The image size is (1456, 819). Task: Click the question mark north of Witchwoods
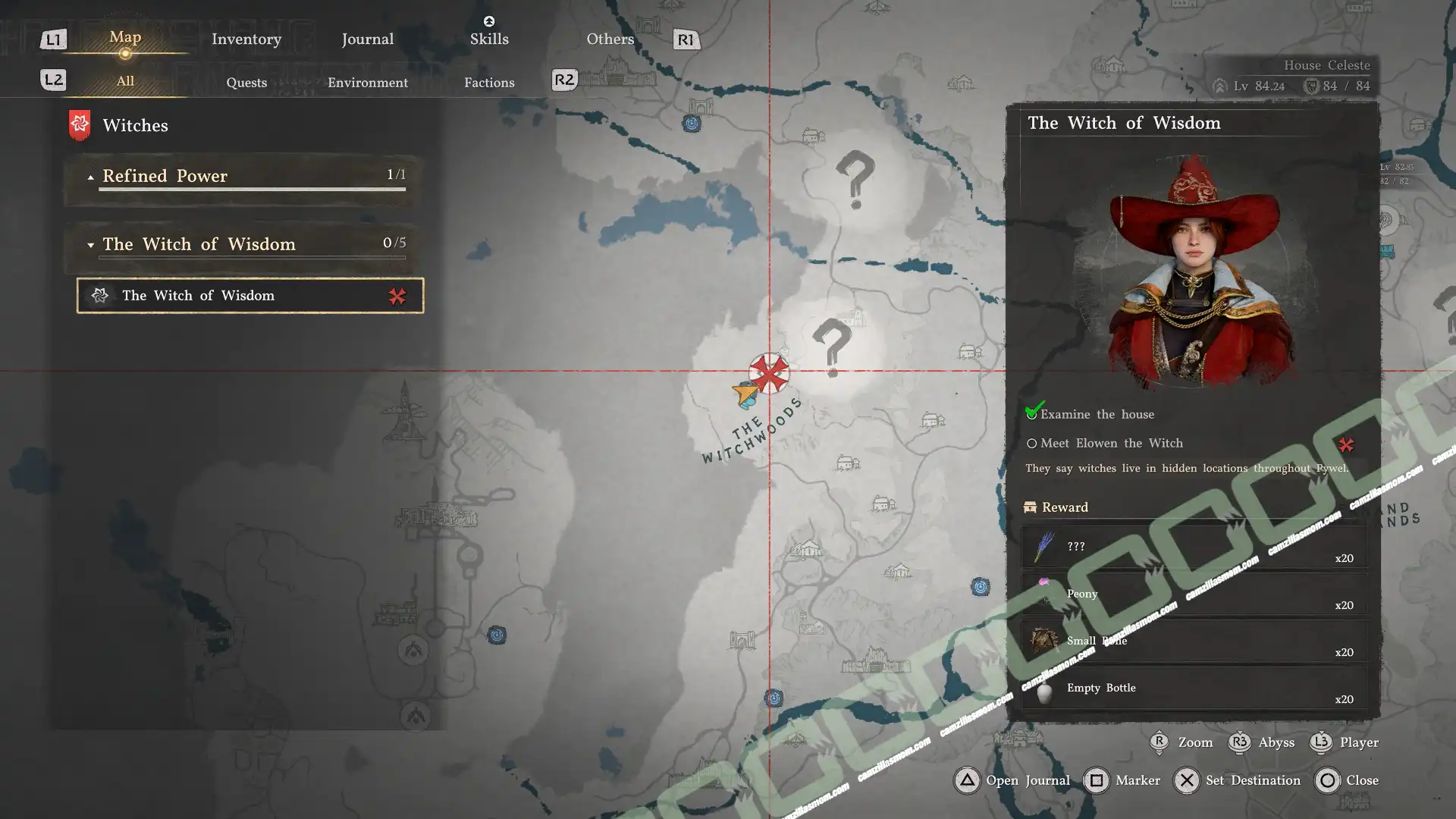[855, 179]
